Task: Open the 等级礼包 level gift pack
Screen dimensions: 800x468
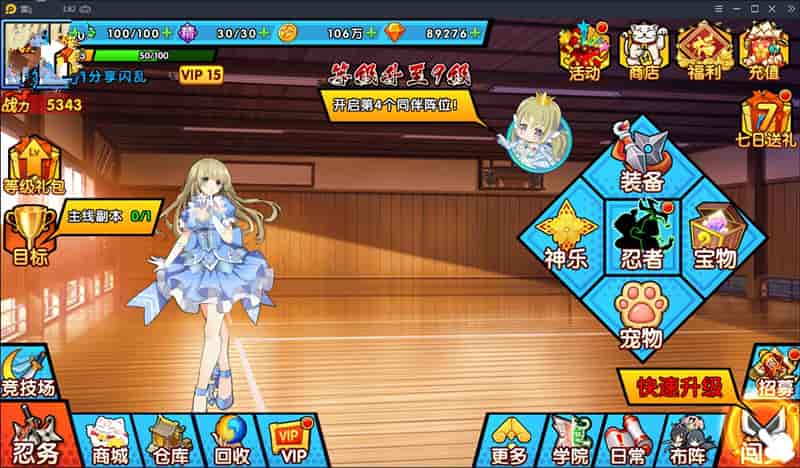Action: tap(32, 167)
